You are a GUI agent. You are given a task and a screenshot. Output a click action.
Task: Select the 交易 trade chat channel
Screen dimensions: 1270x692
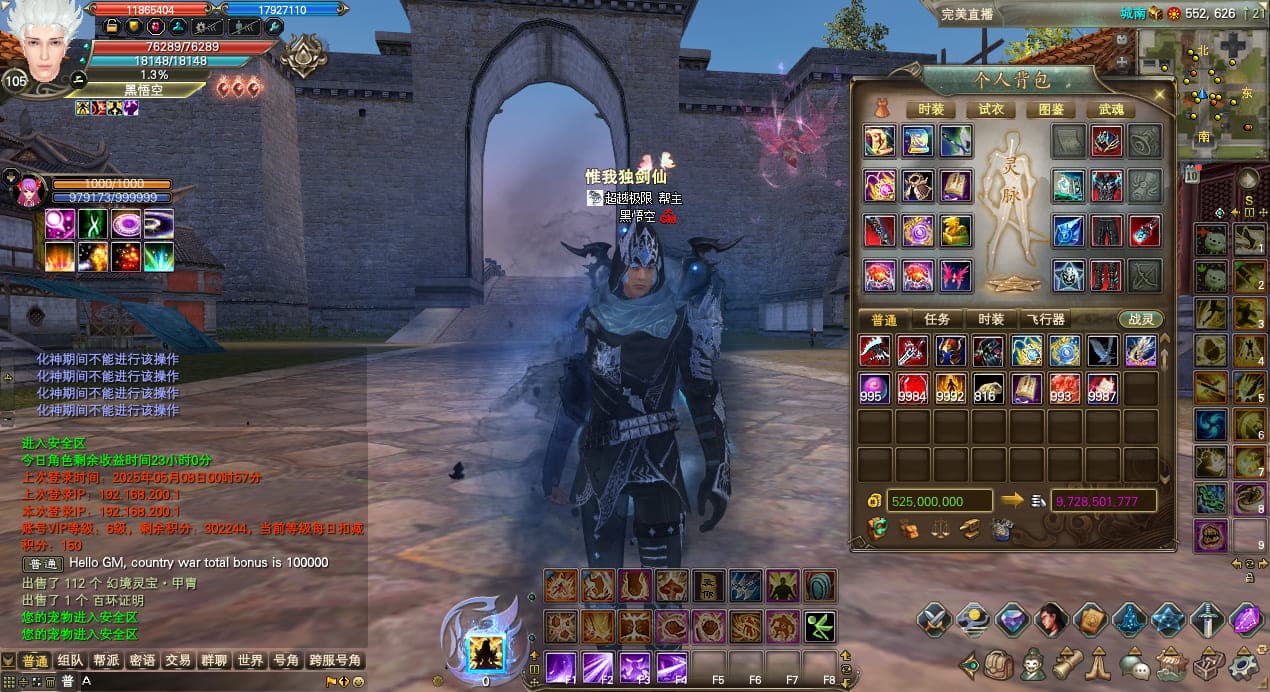[178, 661]
